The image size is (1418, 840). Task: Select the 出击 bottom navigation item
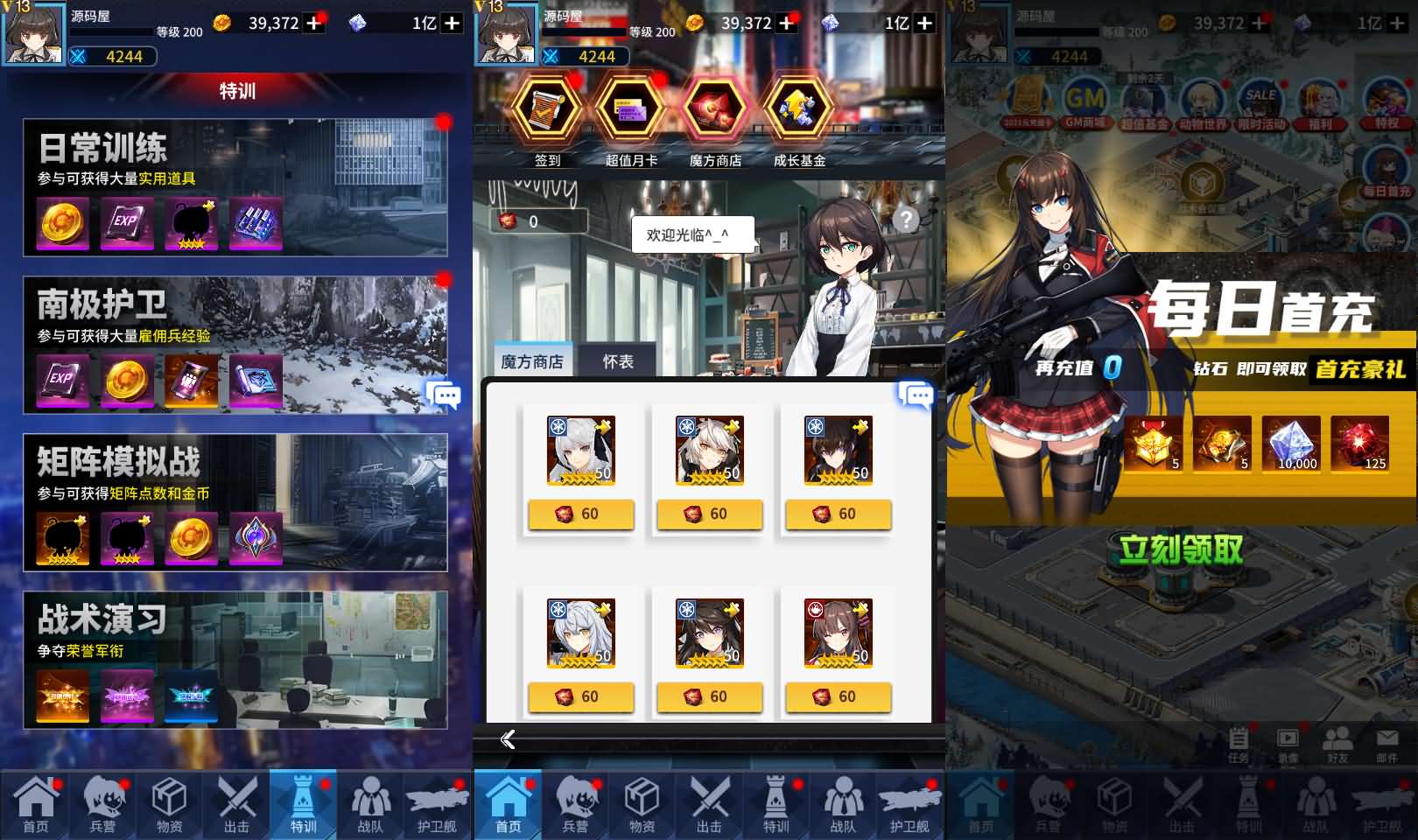(x=237, y=803)
